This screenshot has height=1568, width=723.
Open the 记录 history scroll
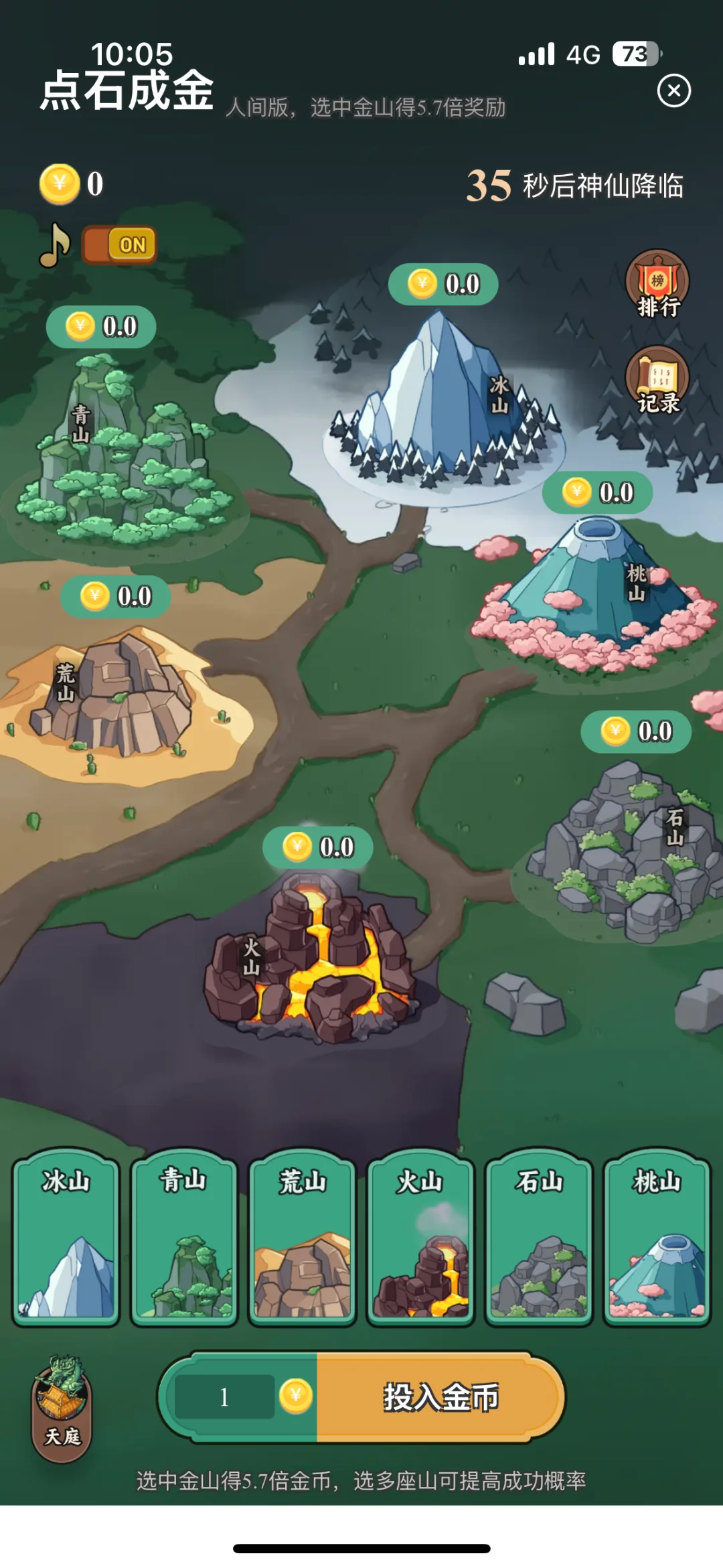pyautogui.click(x=657, y=380)
